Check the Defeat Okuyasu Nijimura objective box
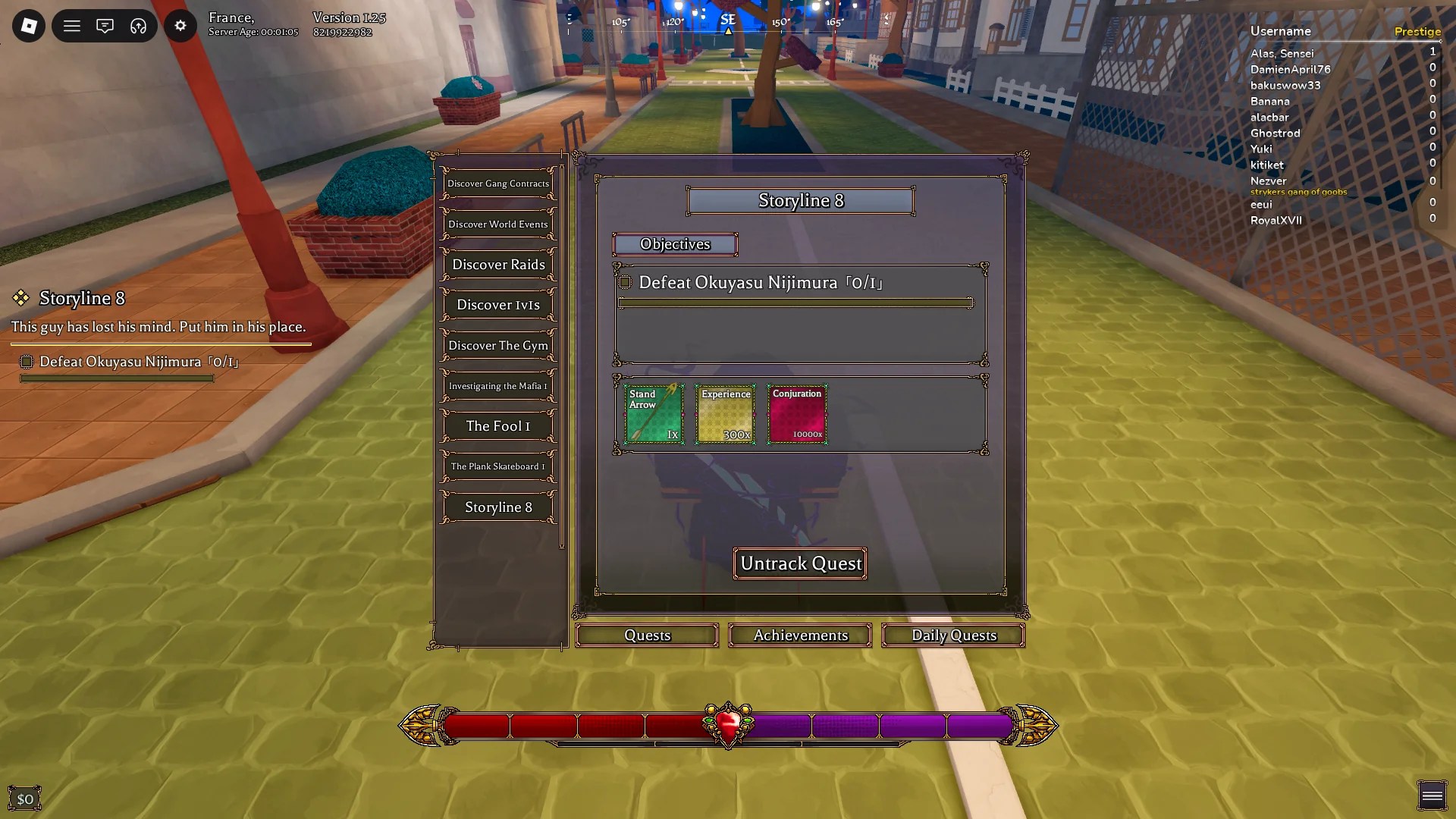The height and width of the screenshot is (819, 1456). [x=624, y=282]
